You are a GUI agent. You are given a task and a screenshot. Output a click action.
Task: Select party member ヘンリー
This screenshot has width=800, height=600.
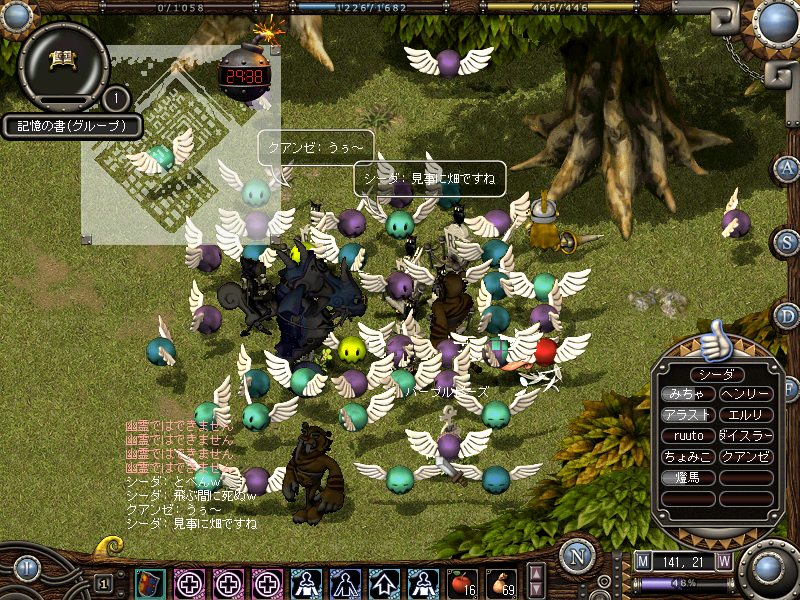(x=746, y=394)
